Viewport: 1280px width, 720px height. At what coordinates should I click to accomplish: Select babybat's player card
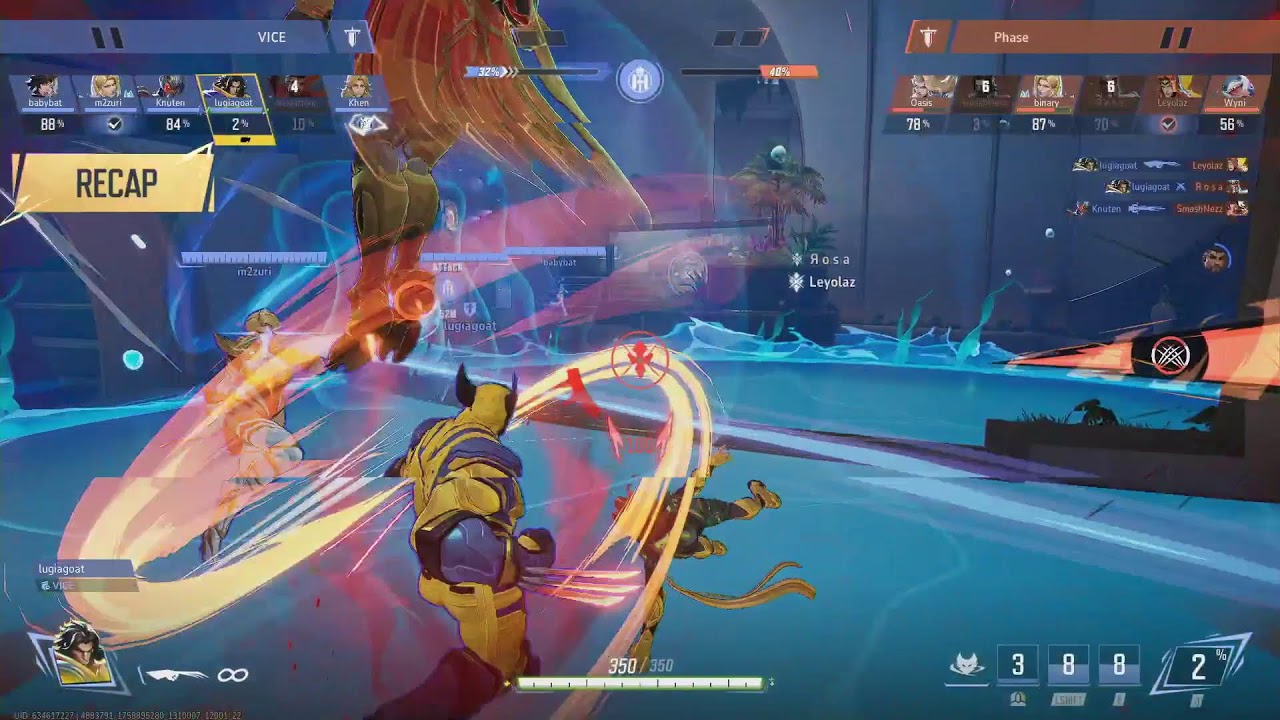(x=46, y=105)
